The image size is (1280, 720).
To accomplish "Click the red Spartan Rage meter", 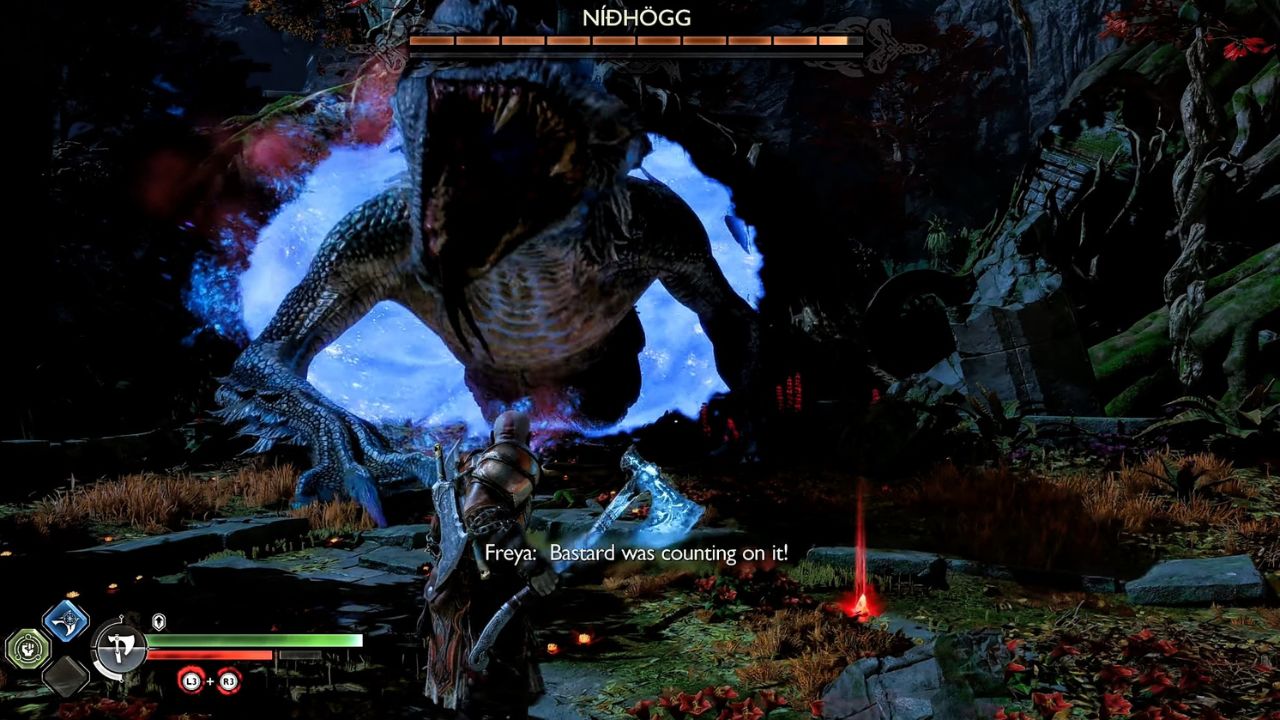I will click(x=210, y=655).
